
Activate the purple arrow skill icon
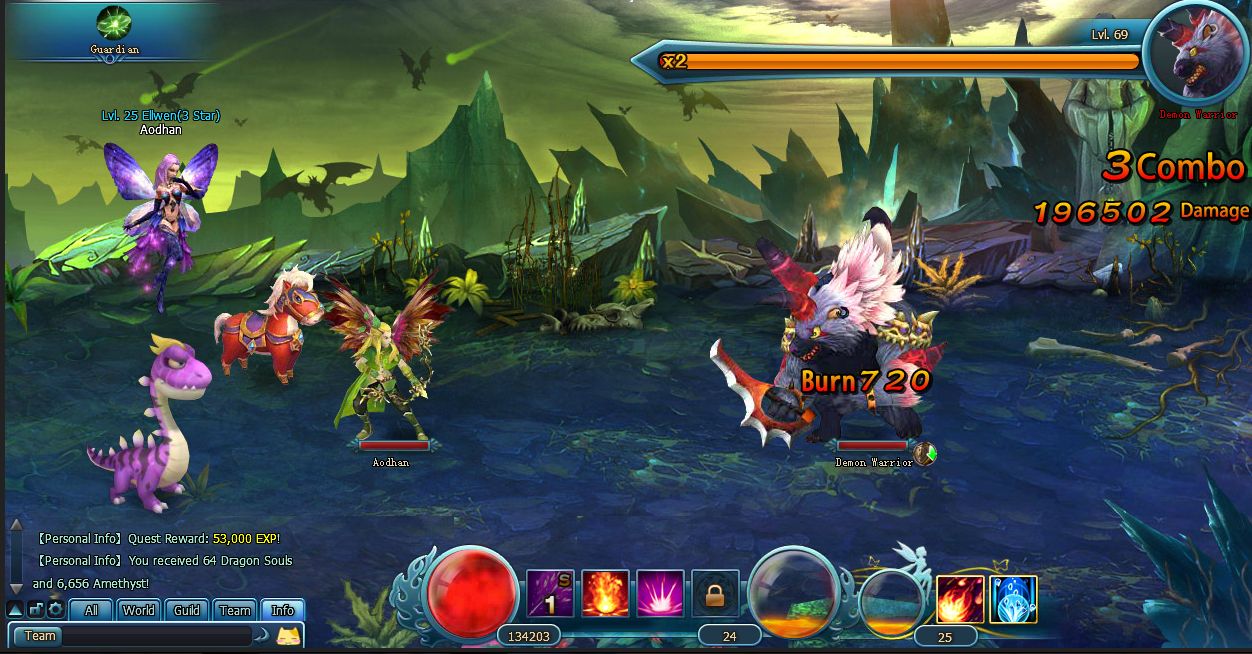tap(550, 594)
